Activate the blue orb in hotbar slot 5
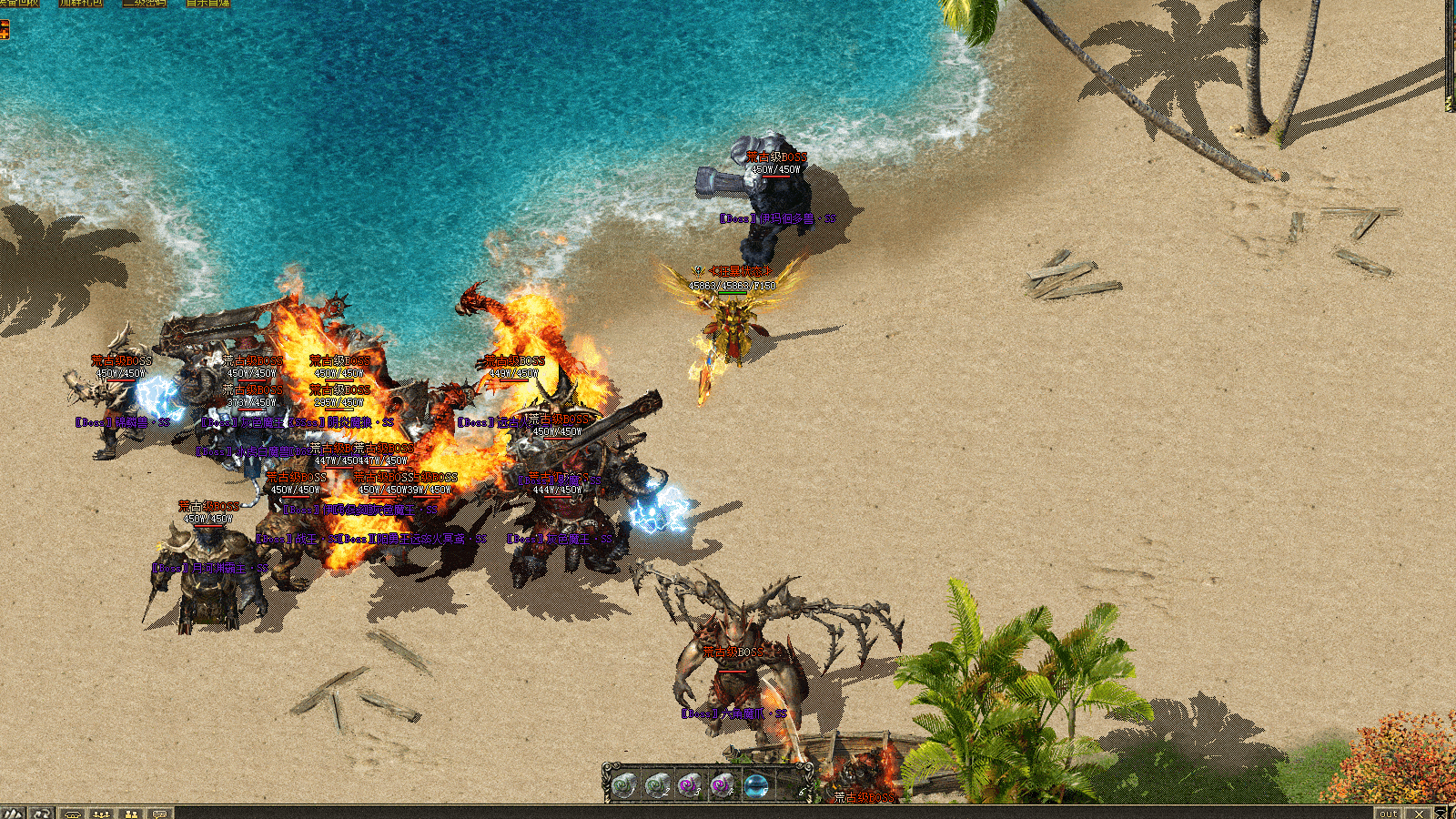Viewport: 1456px width, 819px height. pyautogui.click(x=756, y=784)
